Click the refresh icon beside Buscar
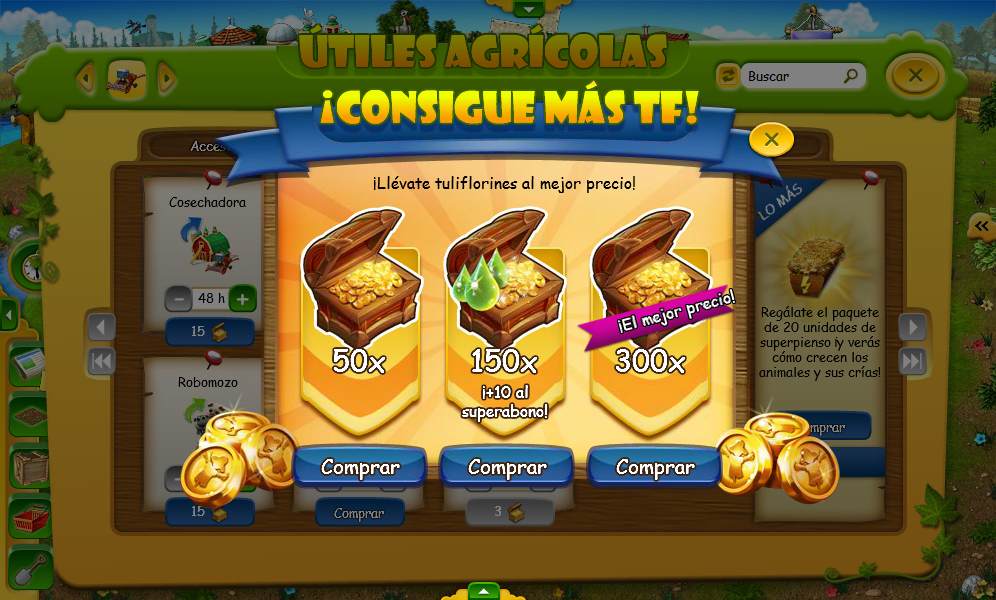The height and width of the screenshot is (600, 996). (x=727, y=76)
